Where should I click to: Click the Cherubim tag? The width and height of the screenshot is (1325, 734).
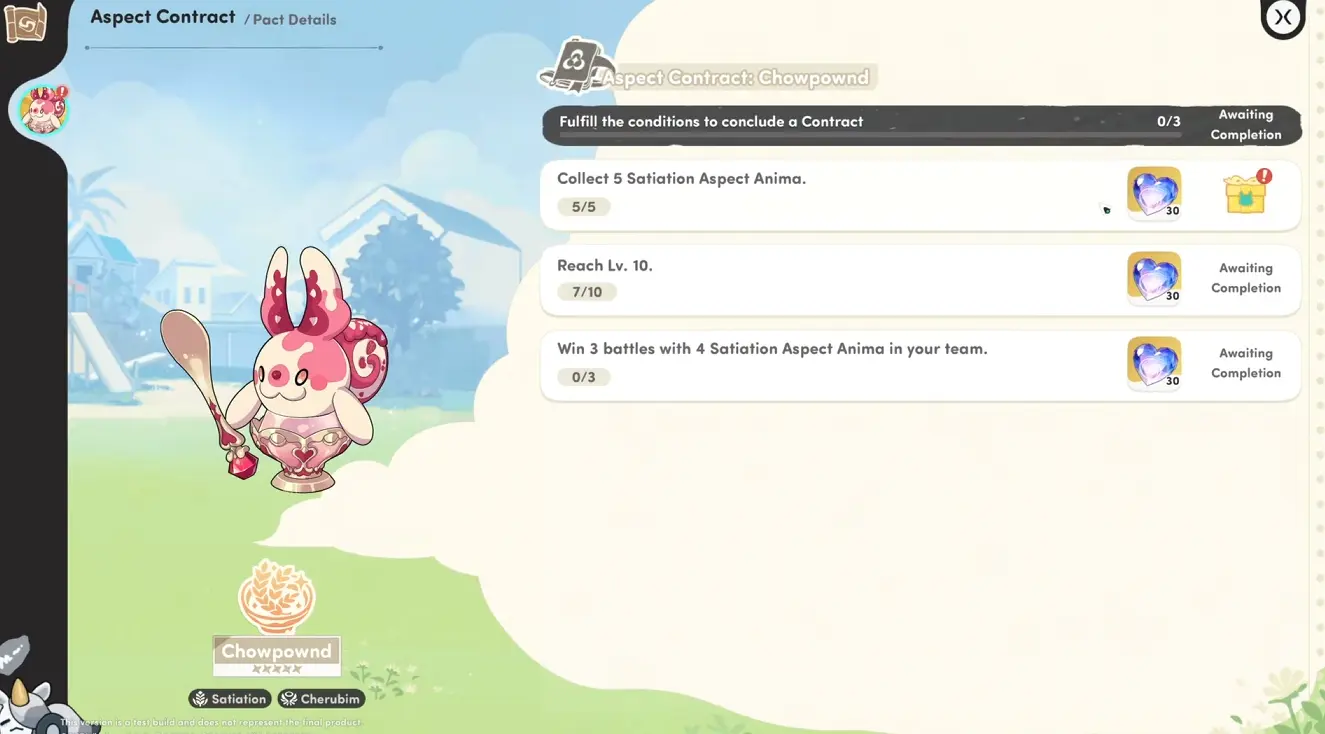321,699
